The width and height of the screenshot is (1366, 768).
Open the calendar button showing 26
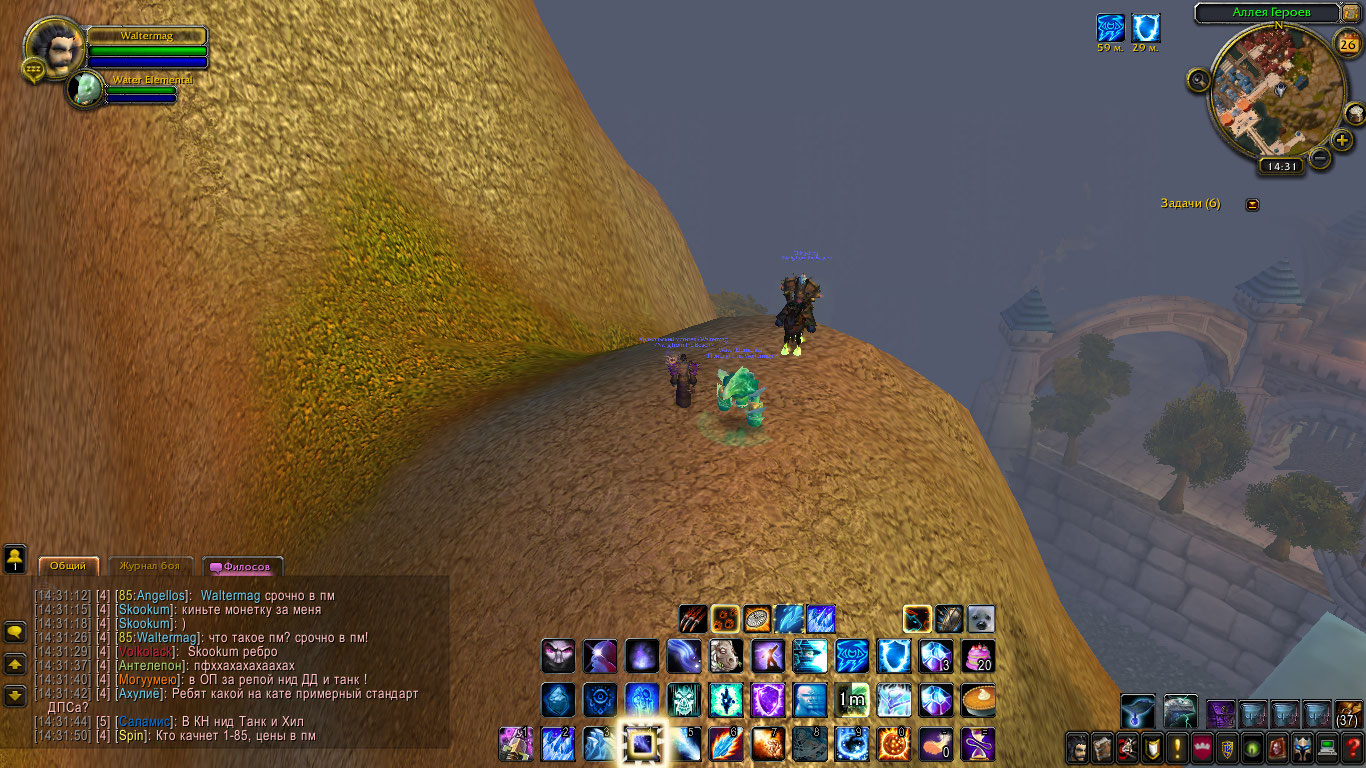(1347, 43)
